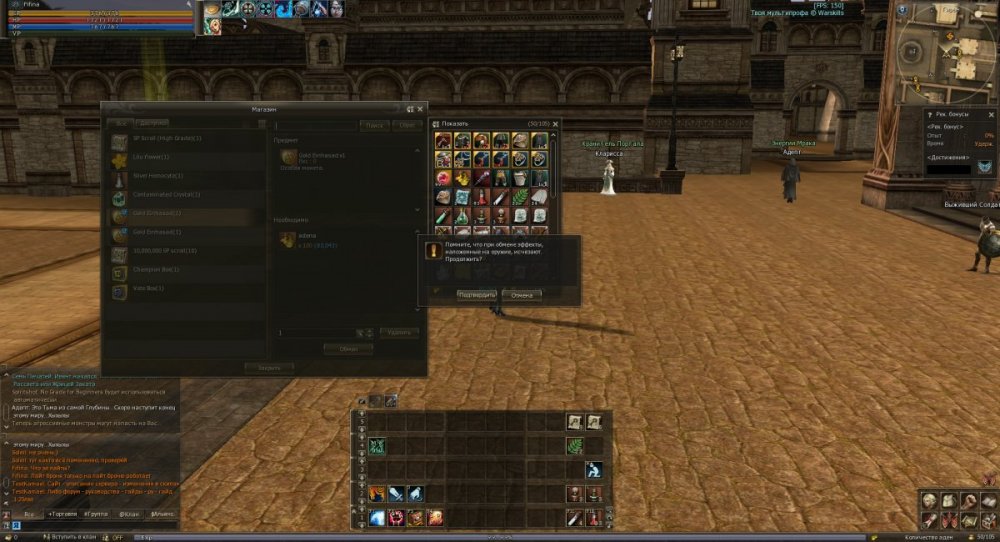Select the Vote Box shop entry

(148, 288)
